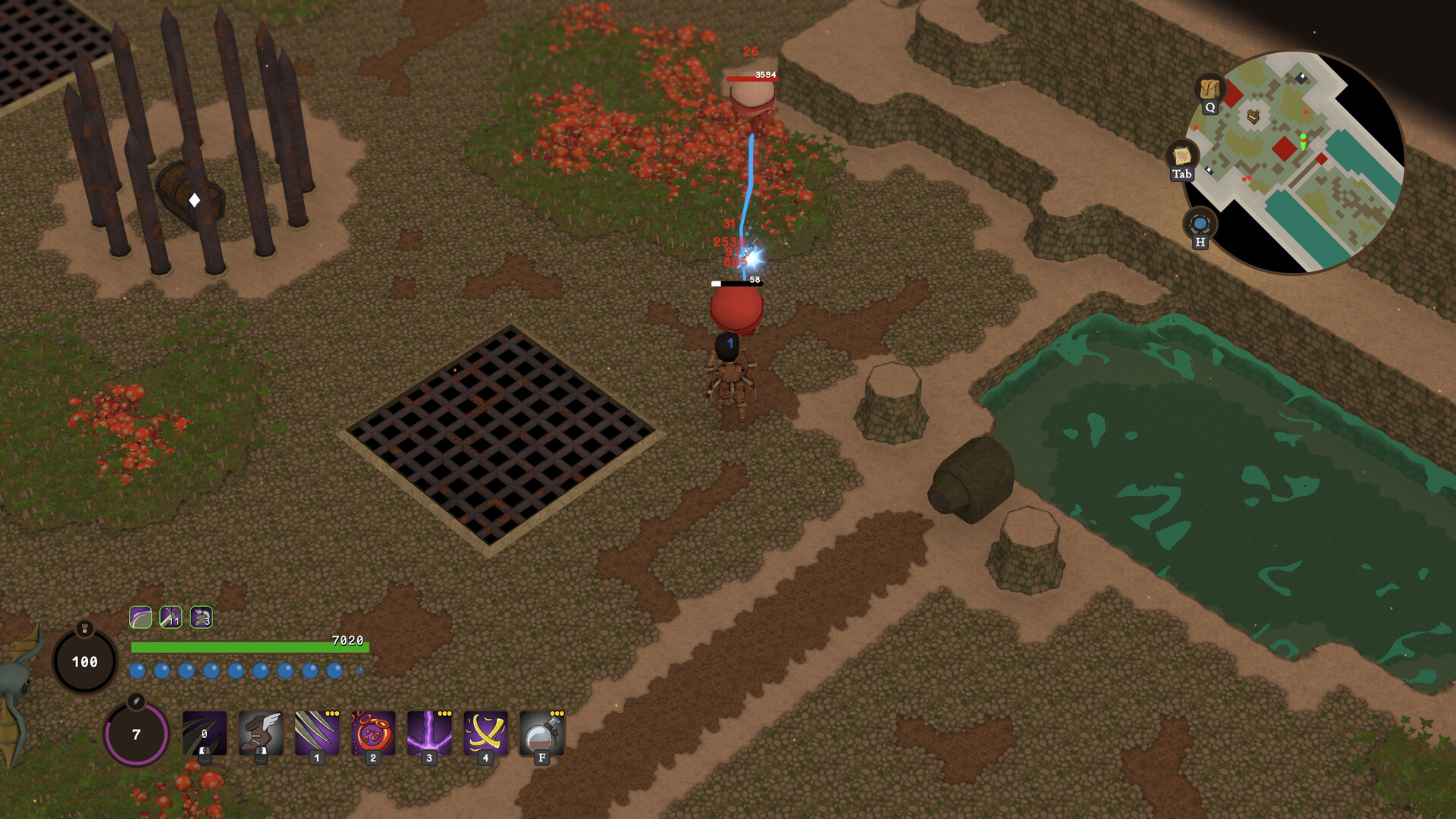1456x819 pixels.
Task: Open the parchment map icon
Action: [1181, 156]
